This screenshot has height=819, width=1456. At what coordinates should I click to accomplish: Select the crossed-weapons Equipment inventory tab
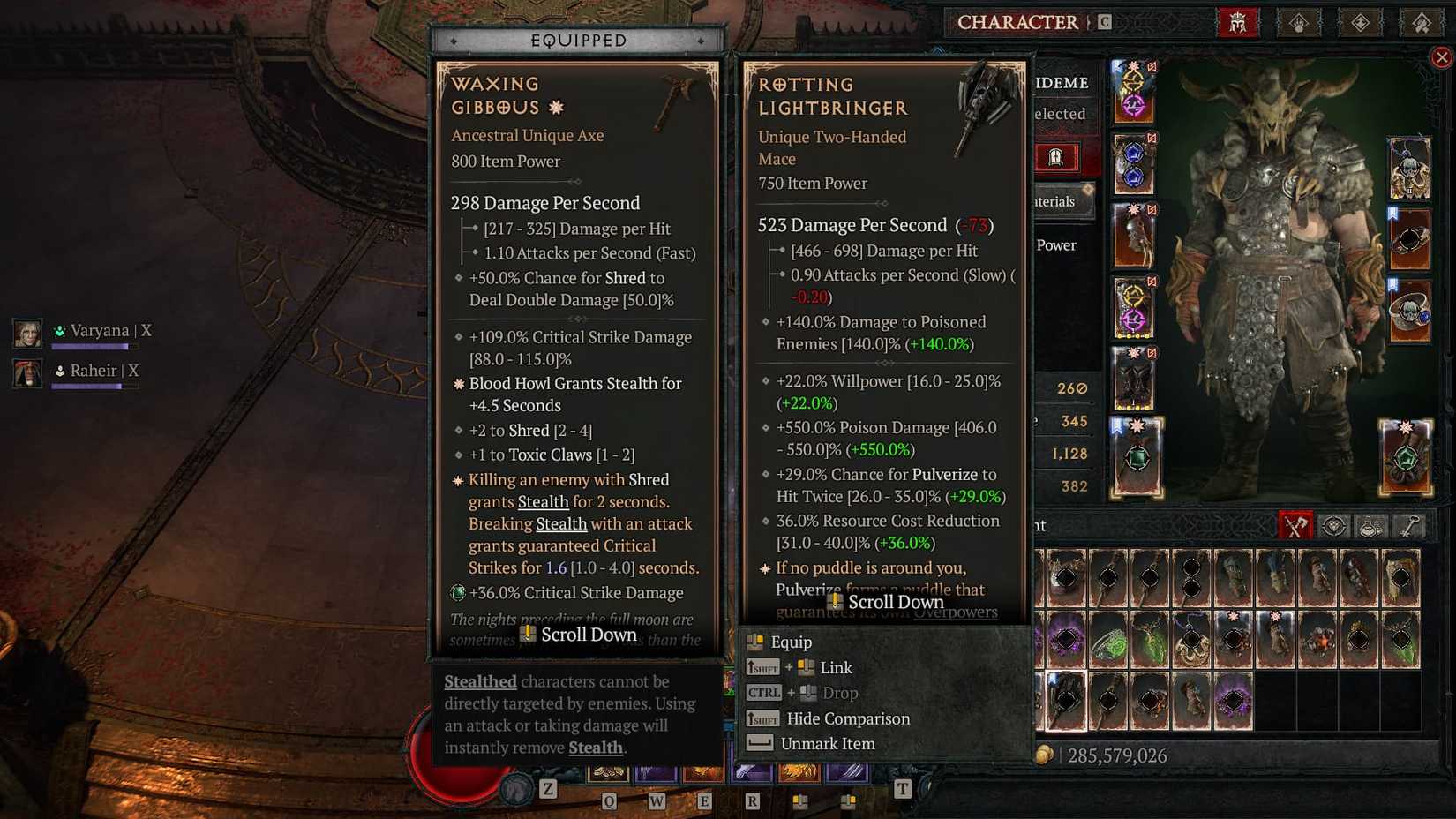click(x=1295, y=526)
